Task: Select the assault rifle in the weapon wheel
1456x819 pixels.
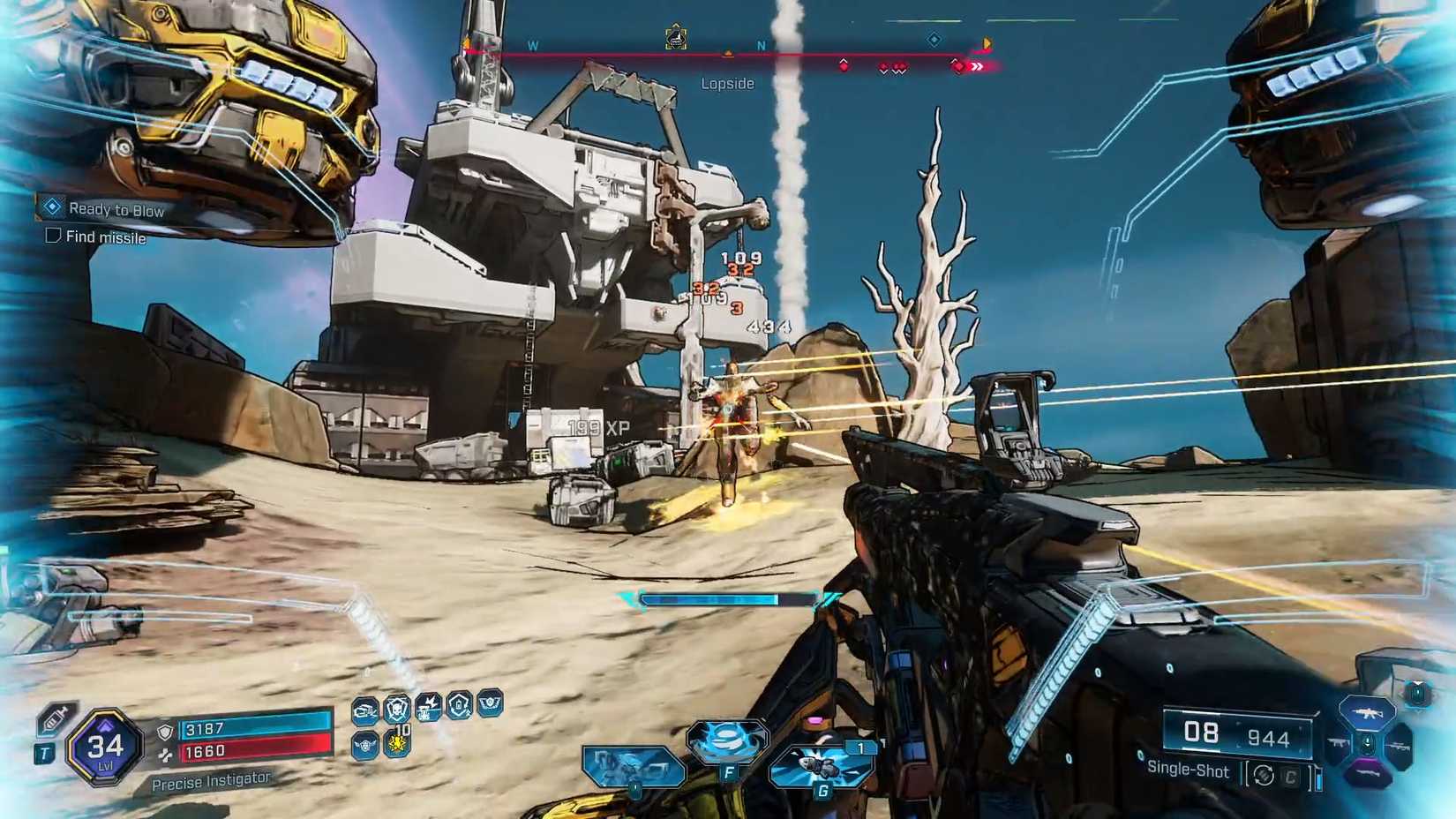Action: coord(1368,712)
